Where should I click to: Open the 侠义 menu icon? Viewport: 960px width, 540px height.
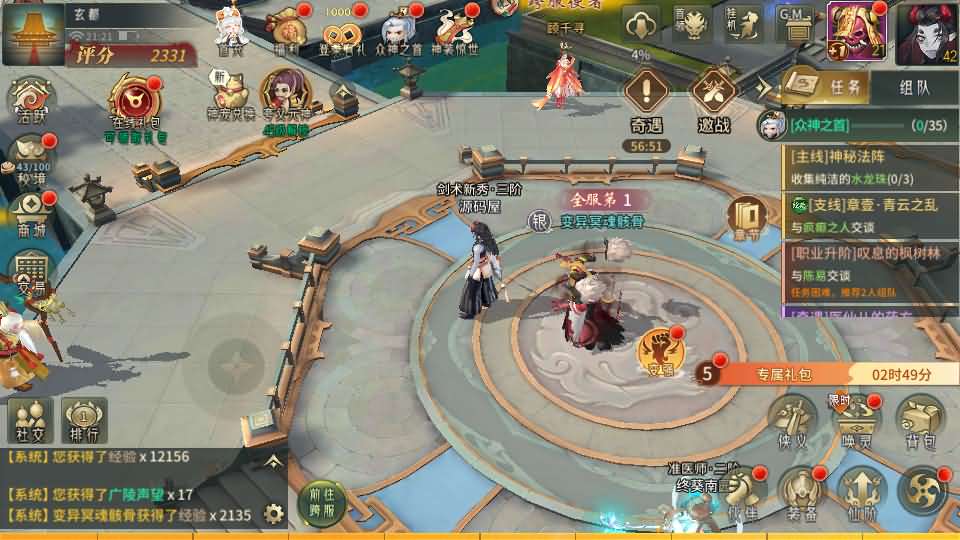793,421
